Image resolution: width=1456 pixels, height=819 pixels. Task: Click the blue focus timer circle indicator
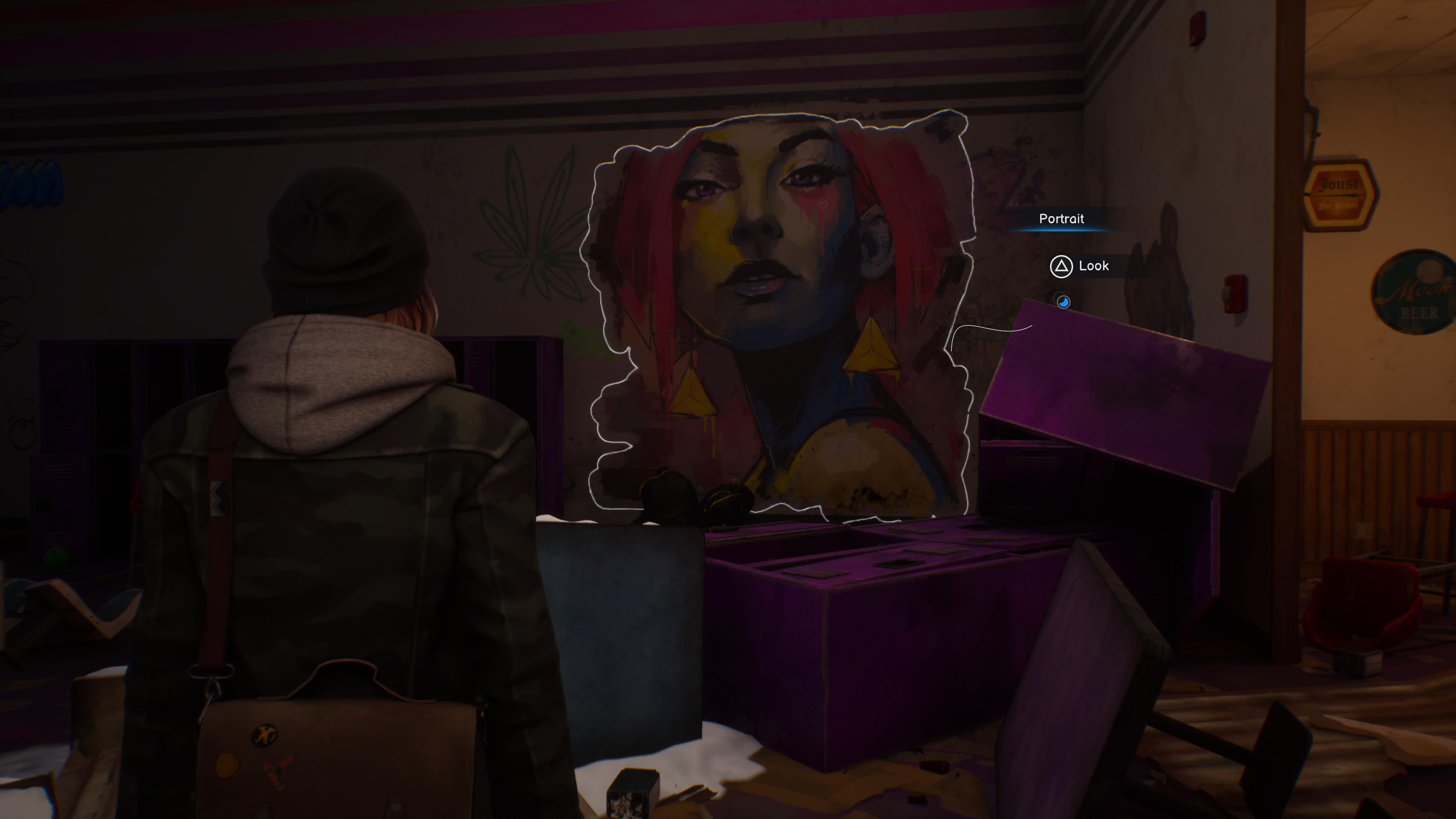1063,303
